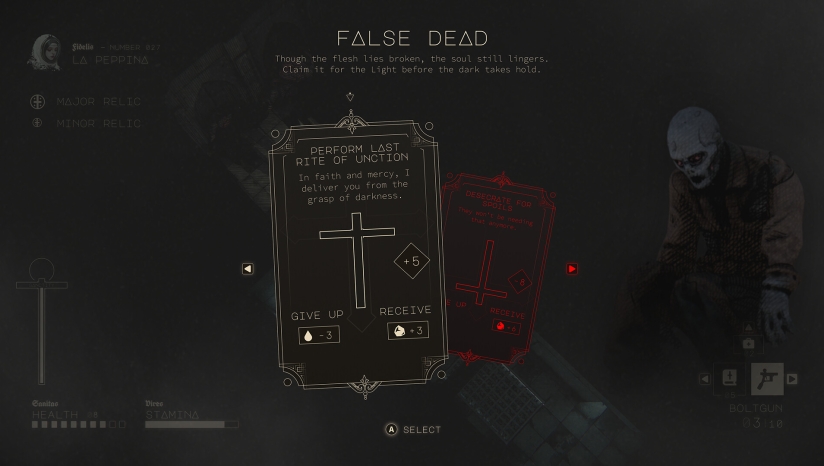Cycle weapons with the left arrow
Viewport: 824px width, 466px height.
tap(704, 379)
